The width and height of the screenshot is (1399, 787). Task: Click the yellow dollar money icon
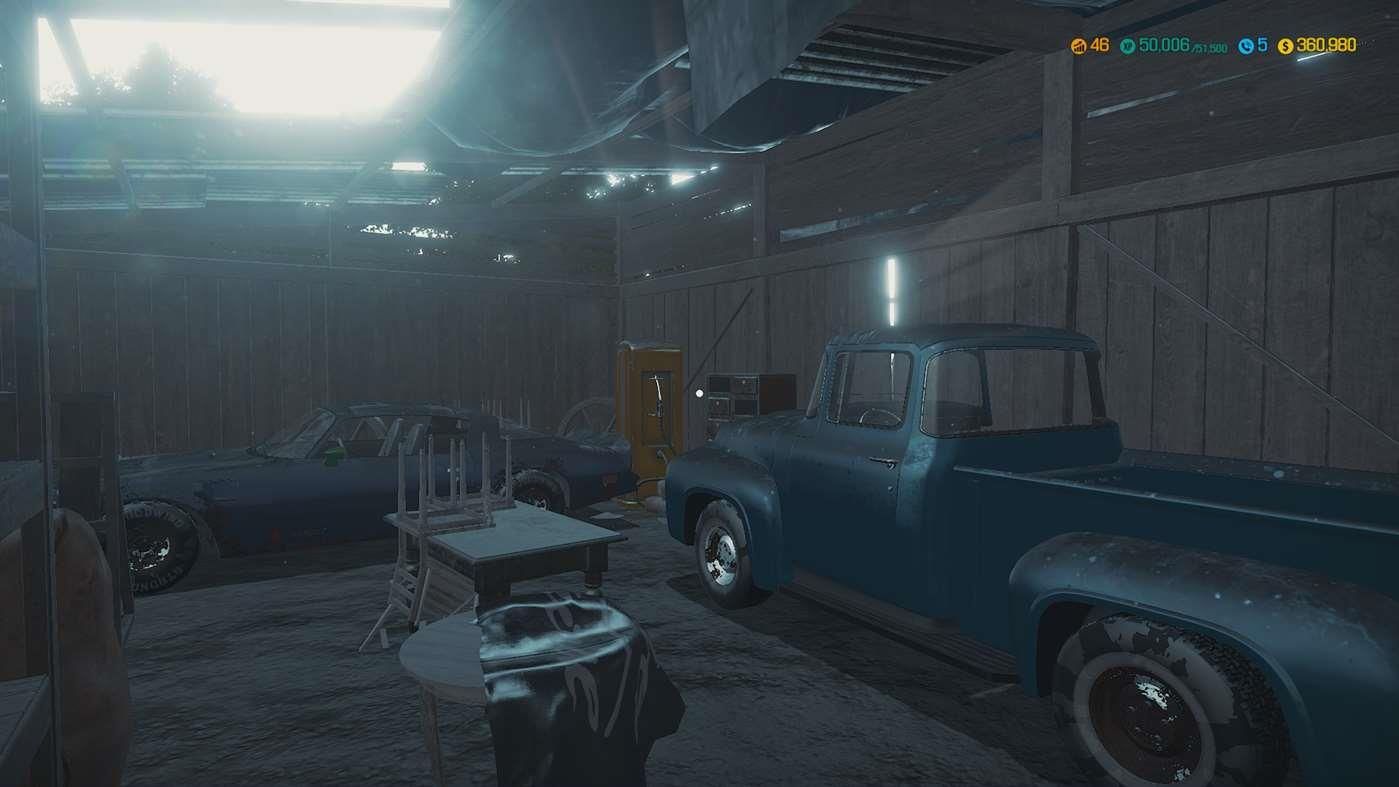(1285, 45)
